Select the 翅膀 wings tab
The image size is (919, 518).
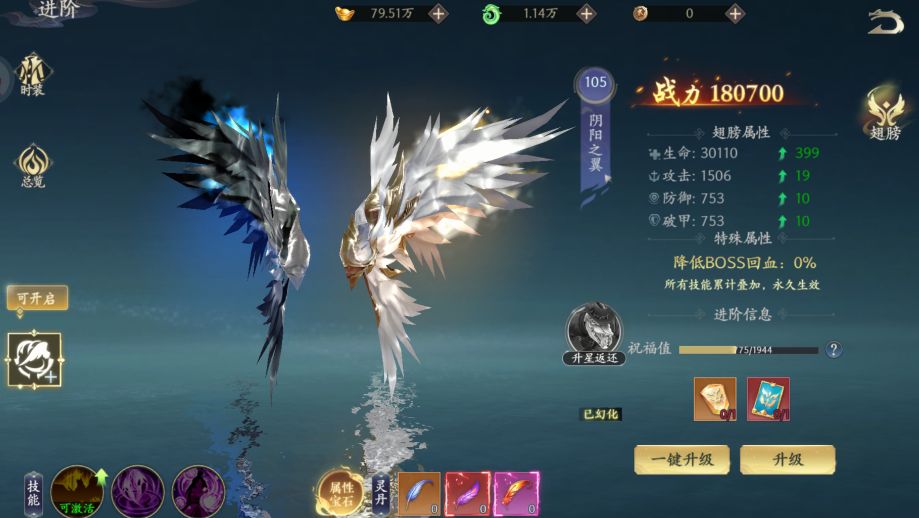(x=885, y=114)
